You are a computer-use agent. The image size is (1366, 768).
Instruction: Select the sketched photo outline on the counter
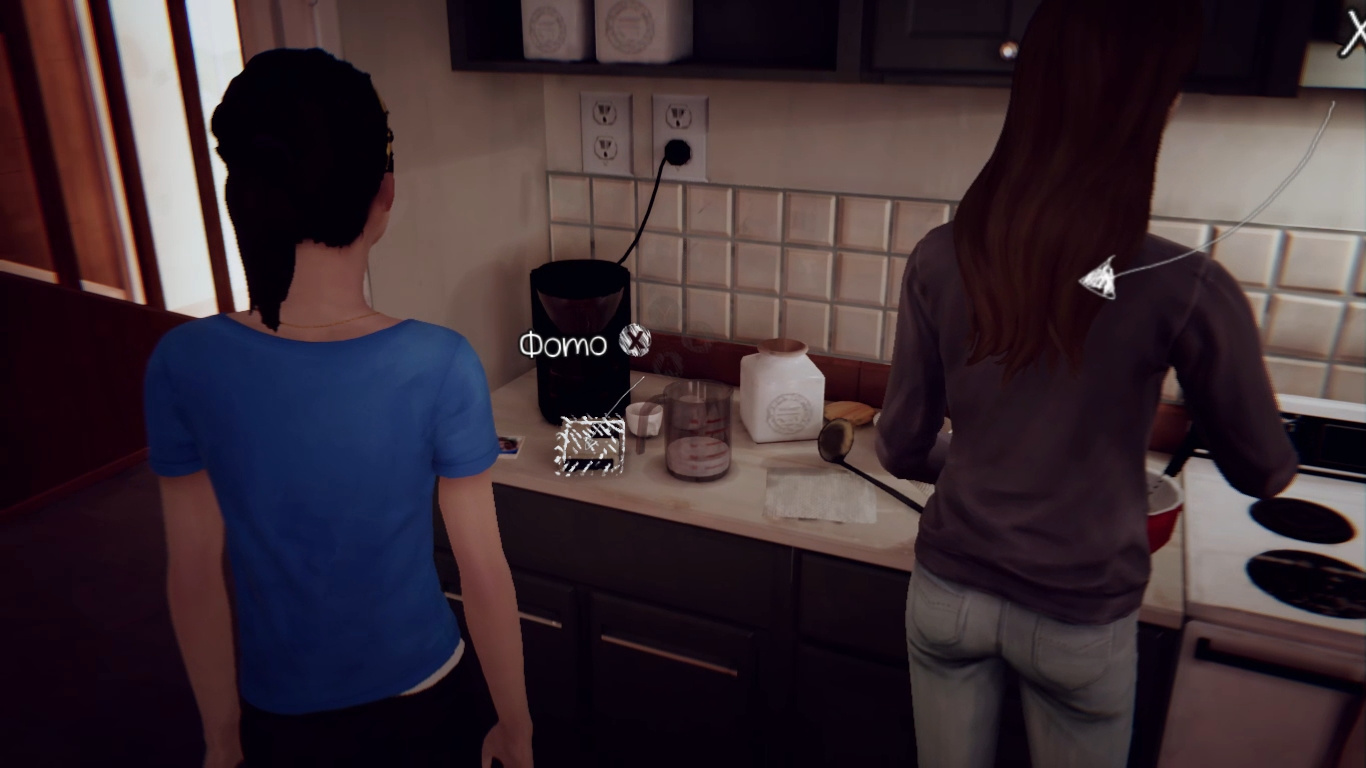[590, 443]
